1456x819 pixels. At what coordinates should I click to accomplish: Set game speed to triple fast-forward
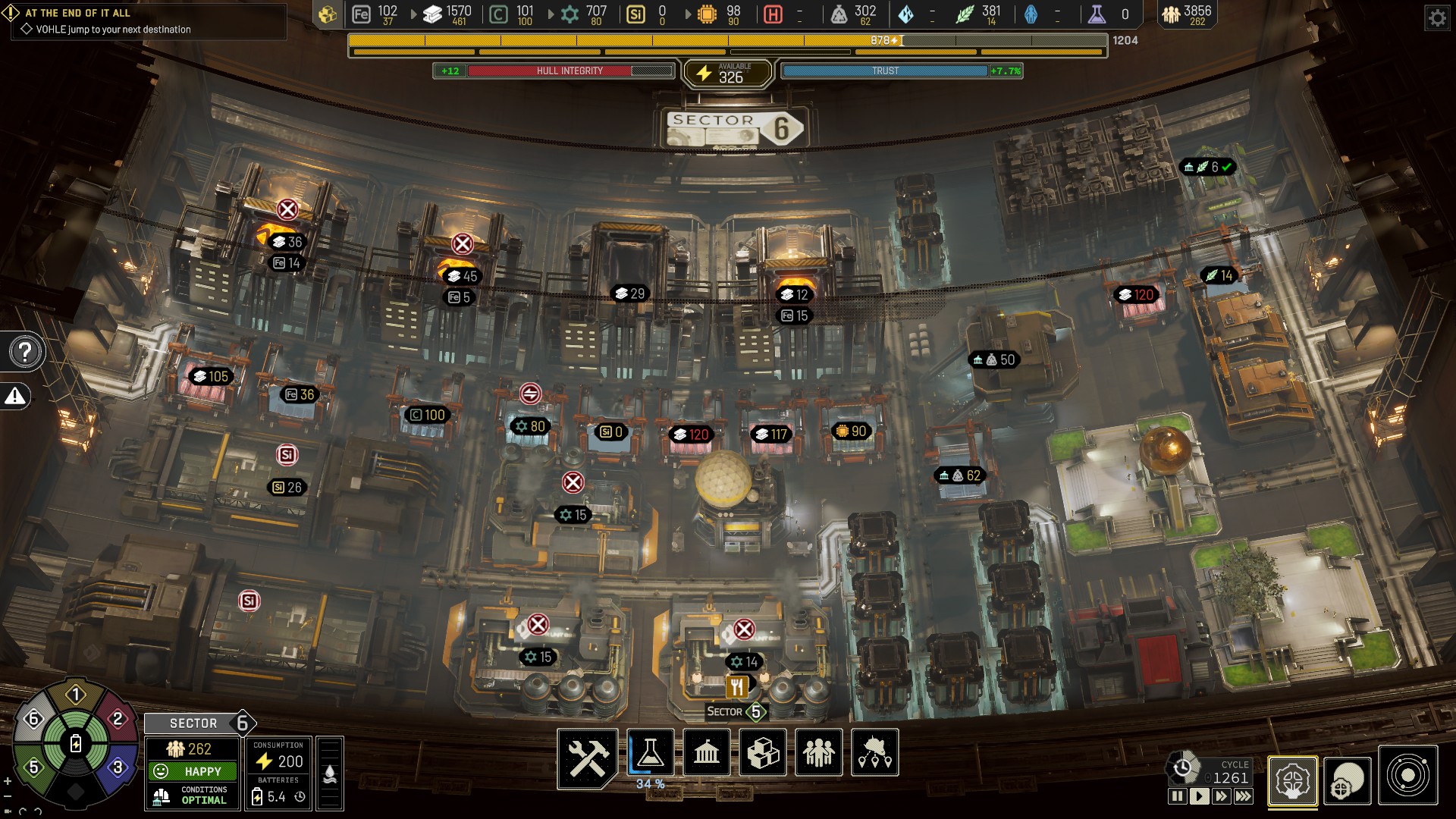pos(1243,796)
